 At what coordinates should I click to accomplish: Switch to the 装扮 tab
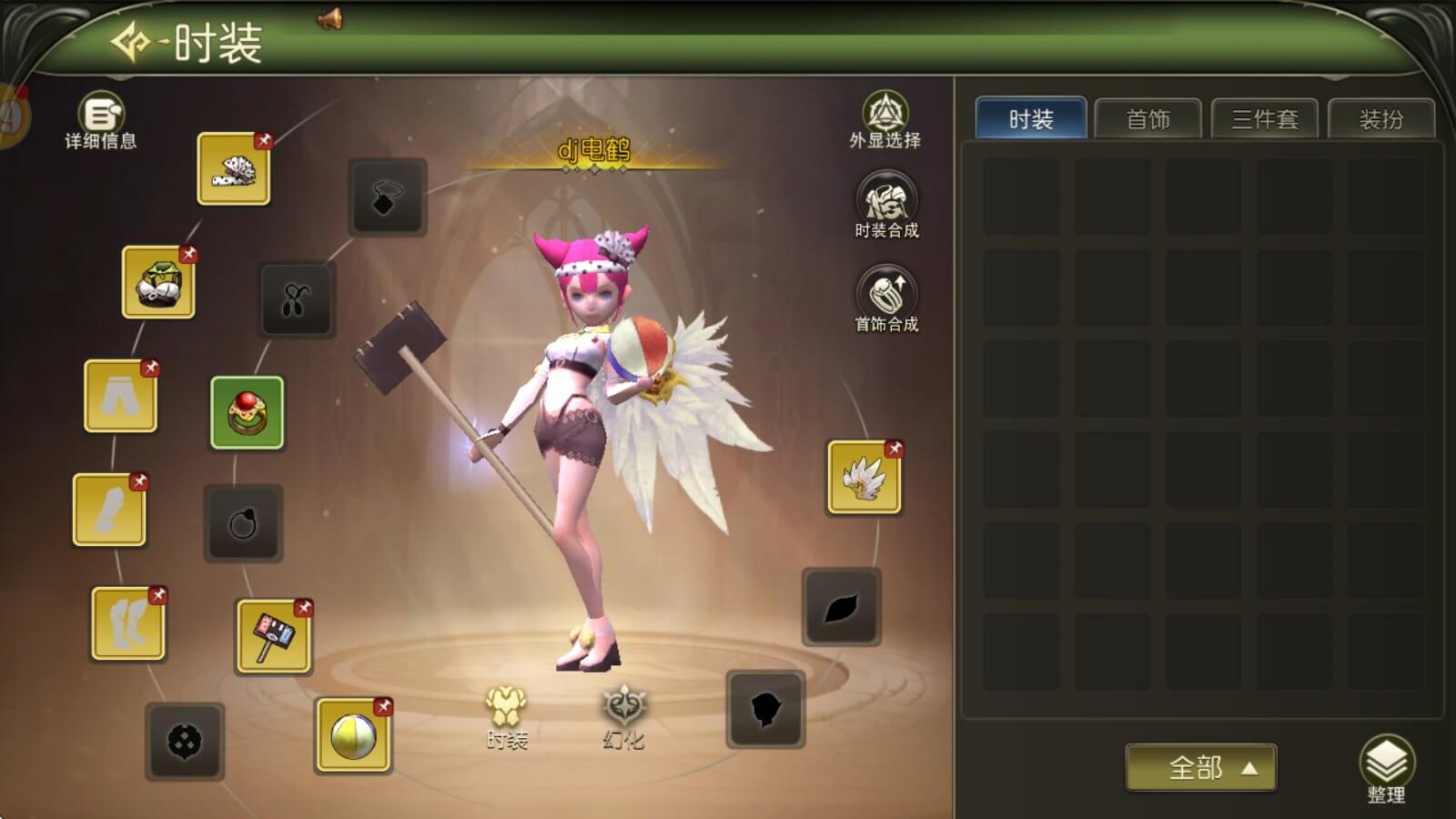coord(1380,119)
